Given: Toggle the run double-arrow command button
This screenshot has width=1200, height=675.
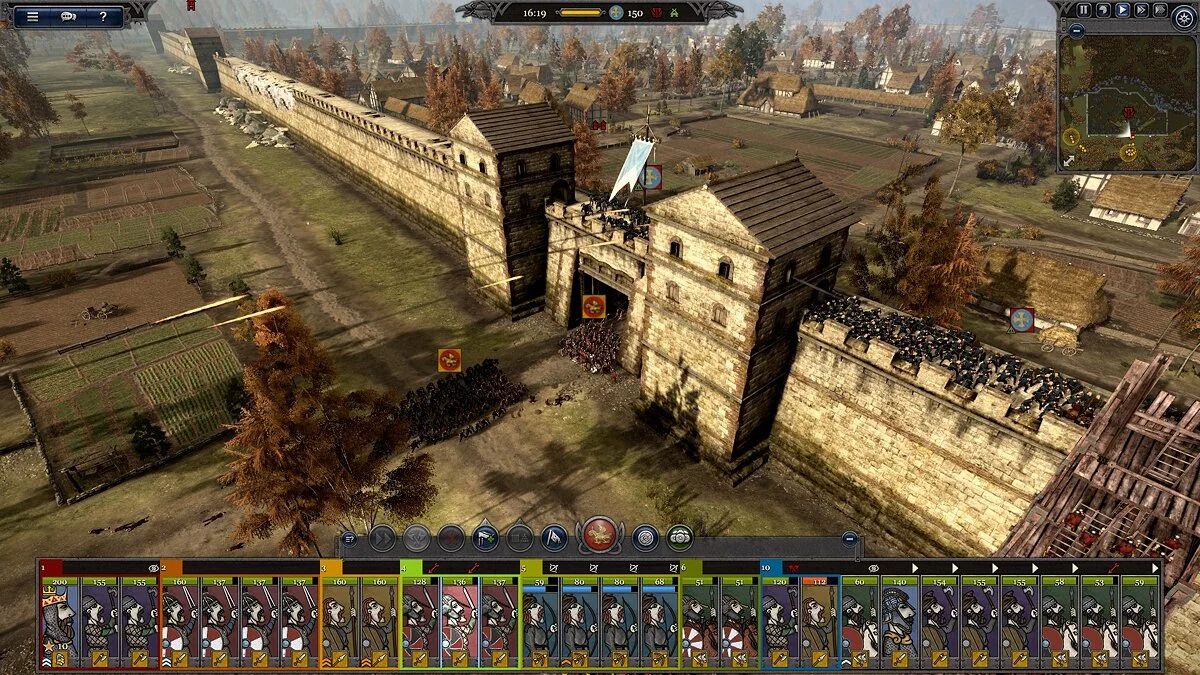Looking at the screenshot, I should 382,538.
